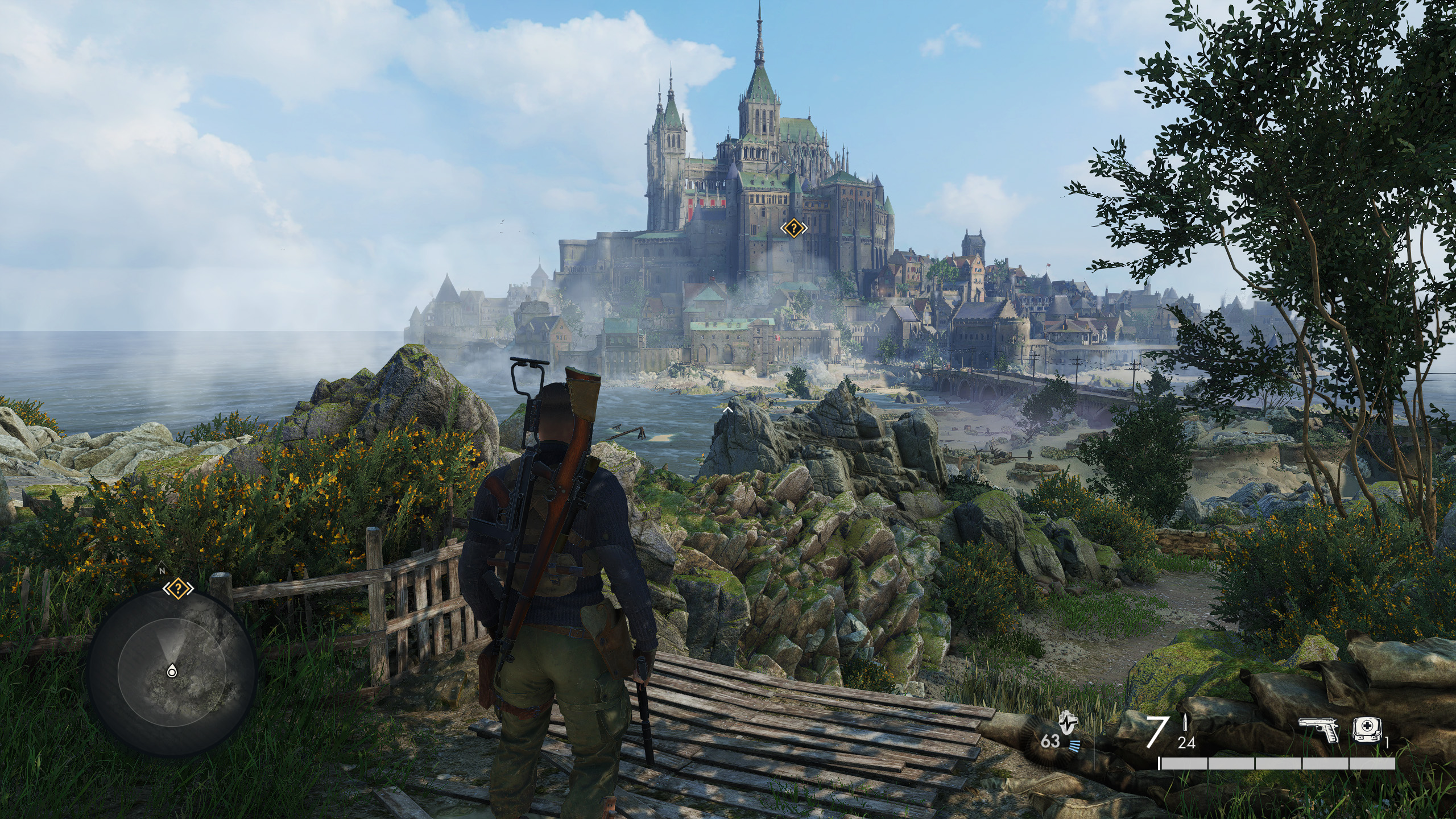Viewport: 1456px width, 819px height.
Task: Select the question-mark objective marker on the minimap rim
Action: tap(179, 588)
